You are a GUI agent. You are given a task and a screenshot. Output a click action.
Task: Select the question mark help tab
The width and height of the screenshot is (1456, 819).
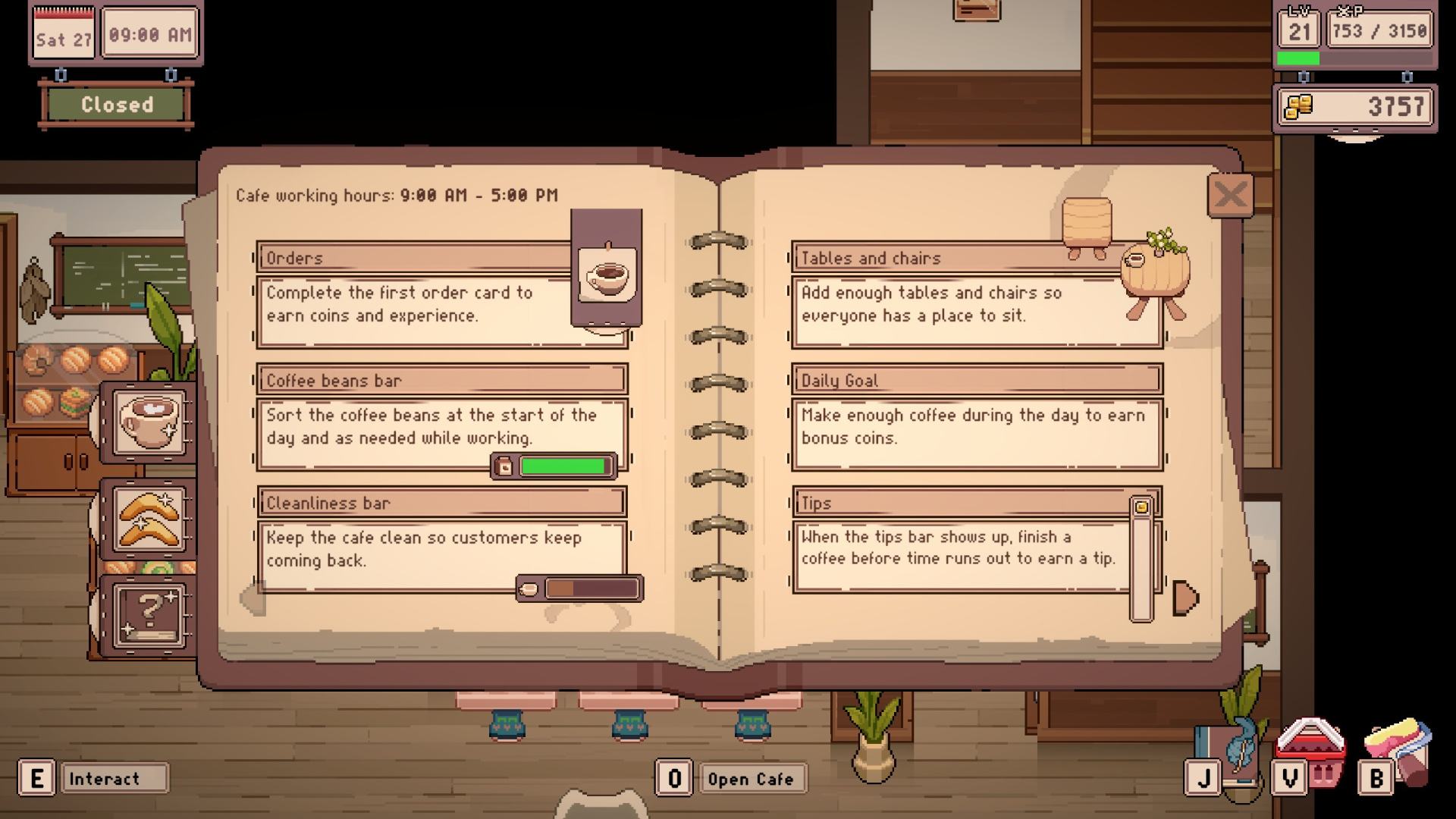(x=149, y=615)
